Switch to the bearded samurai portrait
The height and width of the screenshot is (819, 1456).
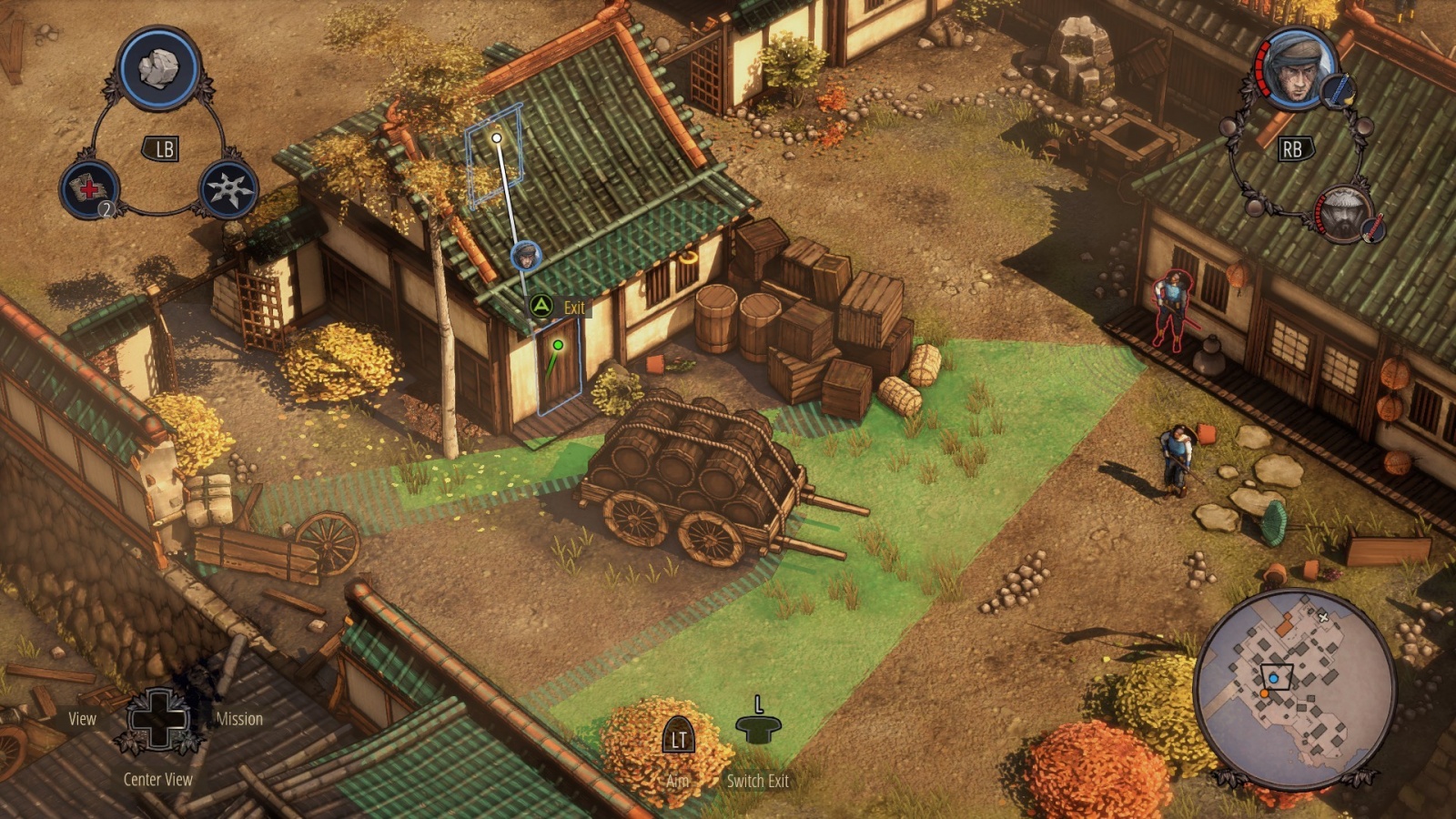point(1344,214)
